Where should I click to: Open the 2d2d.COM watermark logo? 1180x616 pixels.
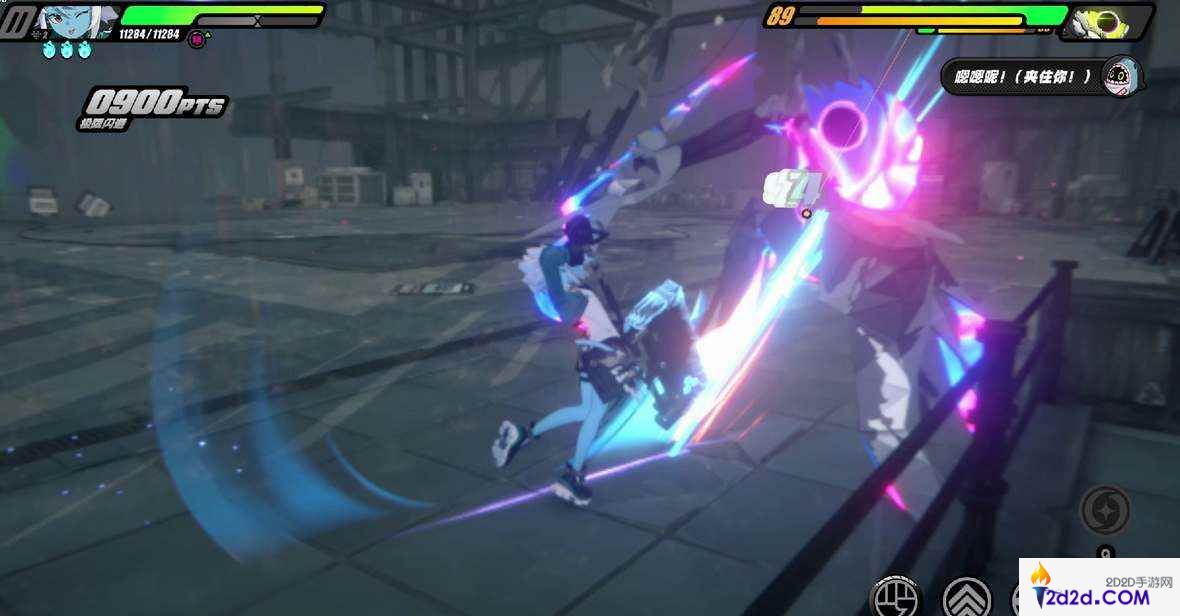[1097, 588]
